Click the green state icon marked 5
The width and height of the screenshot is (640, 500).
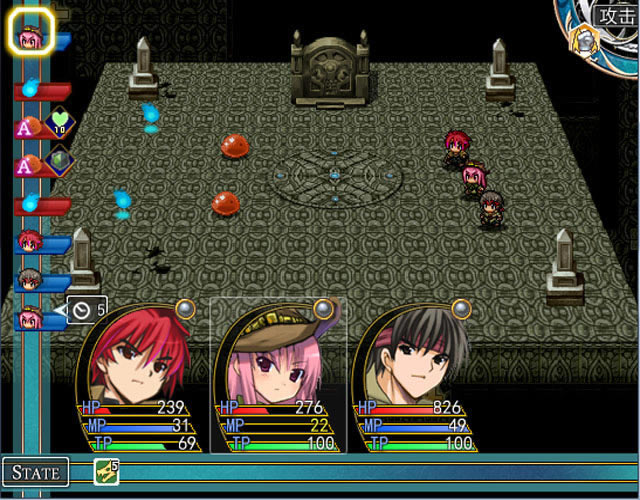pos(106,472)
